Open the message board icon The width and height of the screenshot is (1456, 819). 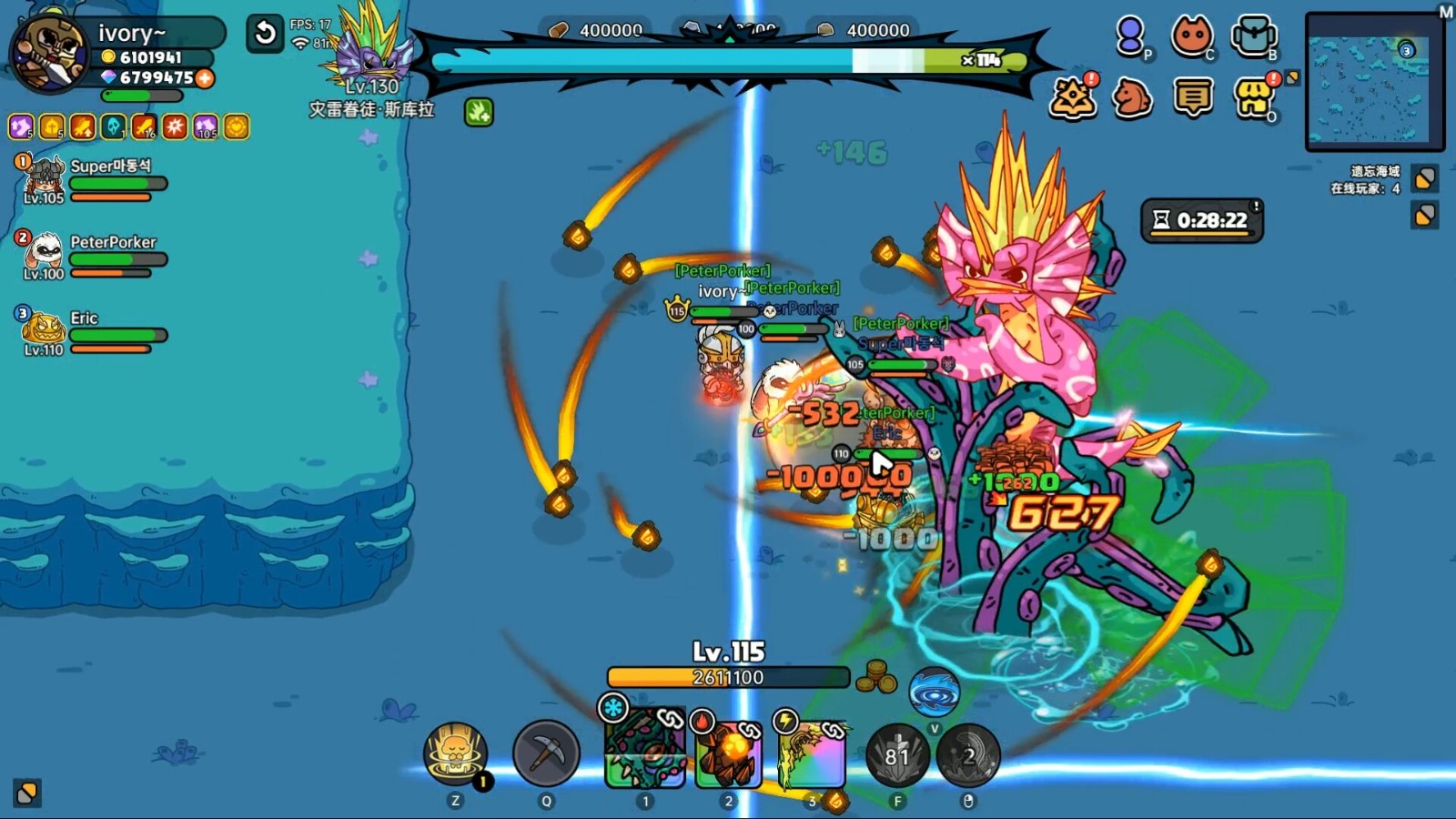pos(1193,98)
